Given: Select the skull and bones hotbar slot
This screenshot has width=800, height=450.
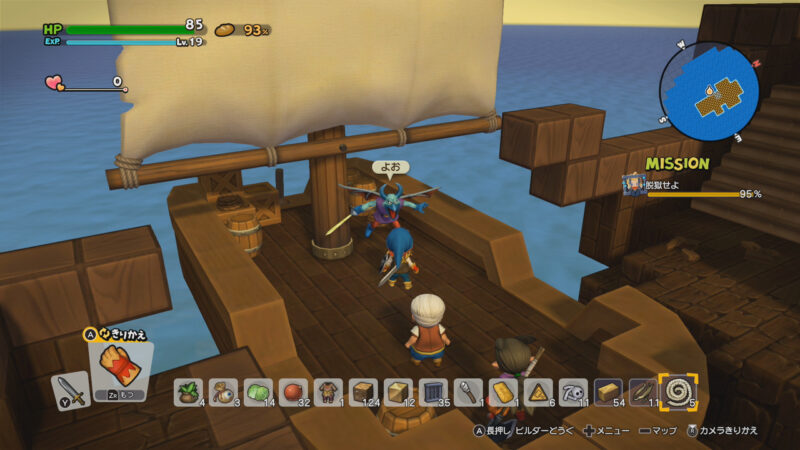Looking at the screenshot, I should [x=571, y=391].
